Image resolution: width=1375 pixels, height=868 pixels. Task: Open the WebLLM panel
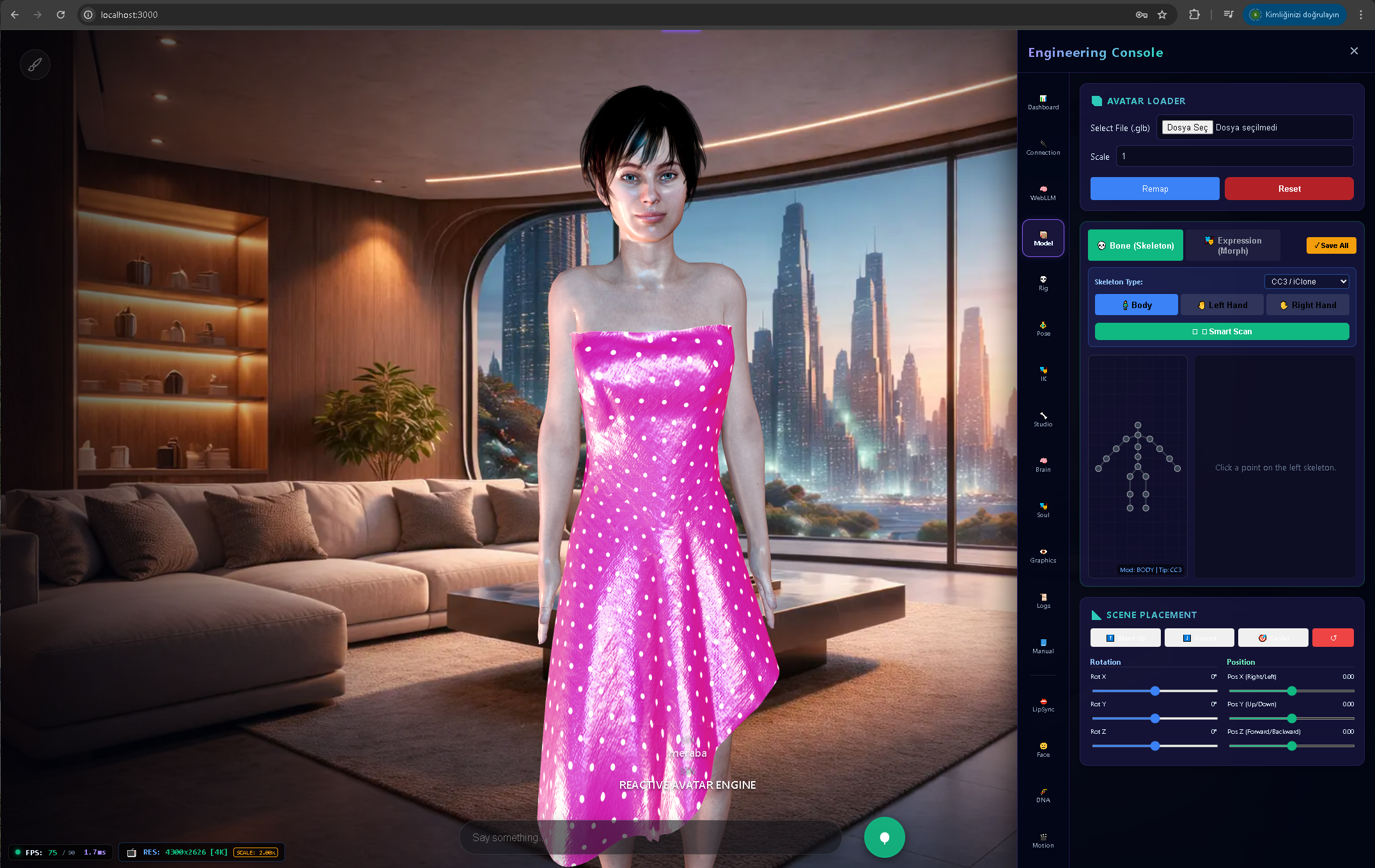tap(1043, 192)
